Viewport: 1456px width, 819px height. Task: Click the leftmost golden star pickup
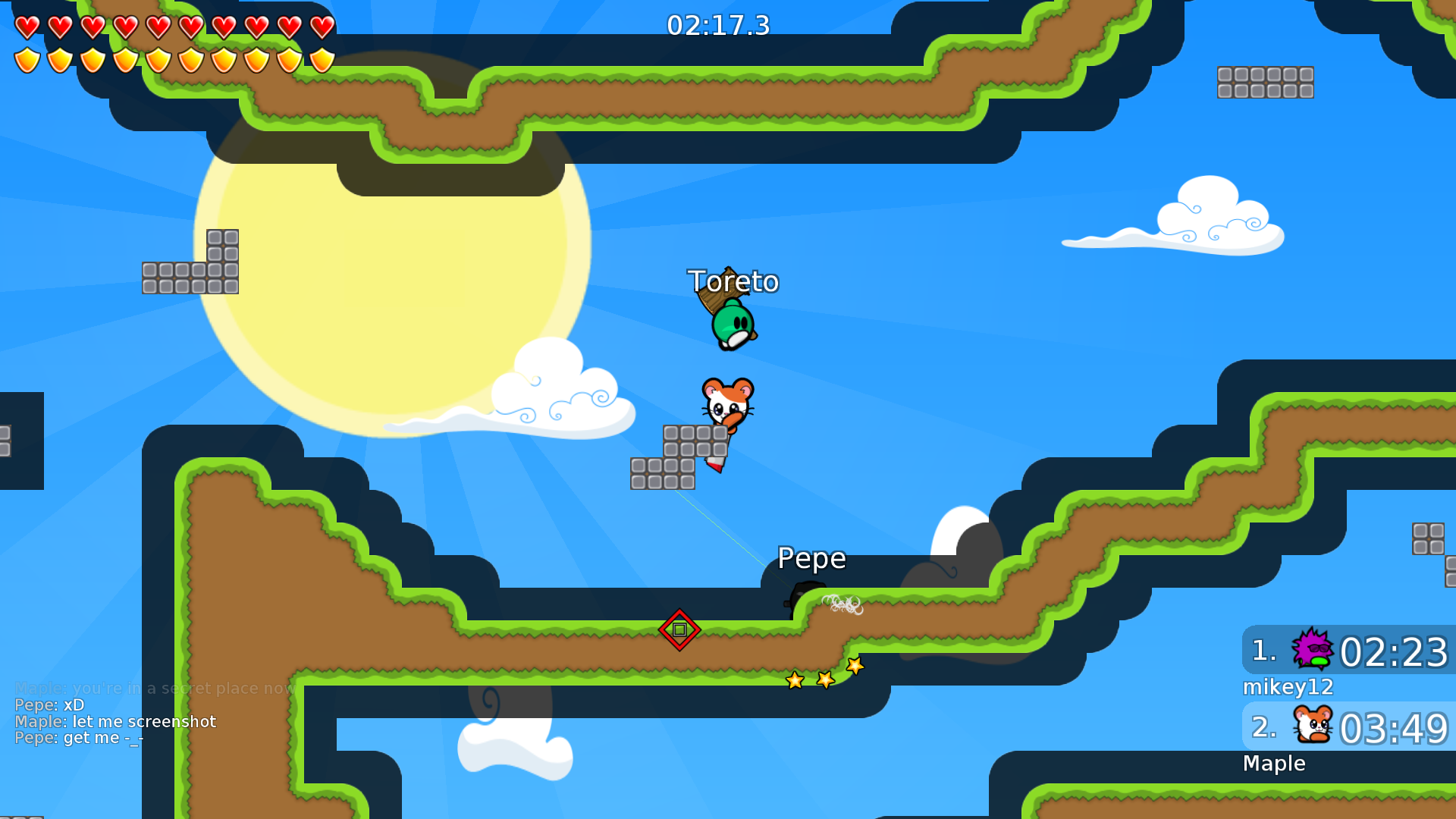795,681
